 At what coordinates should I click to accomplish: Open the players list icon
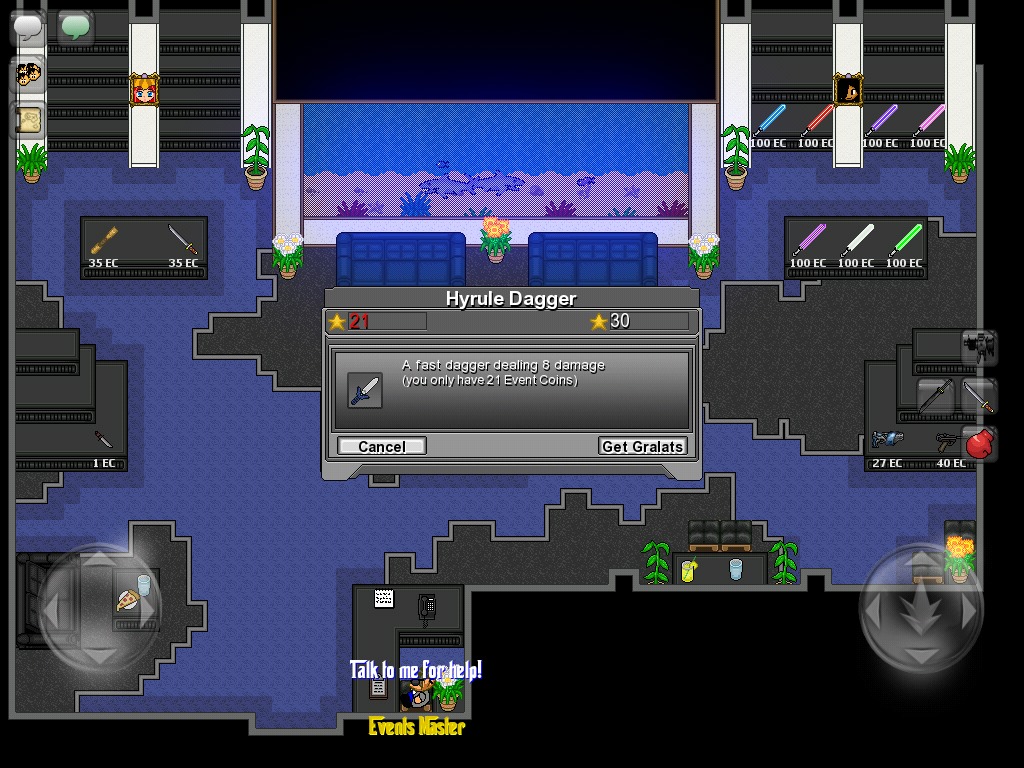(29, 74)
